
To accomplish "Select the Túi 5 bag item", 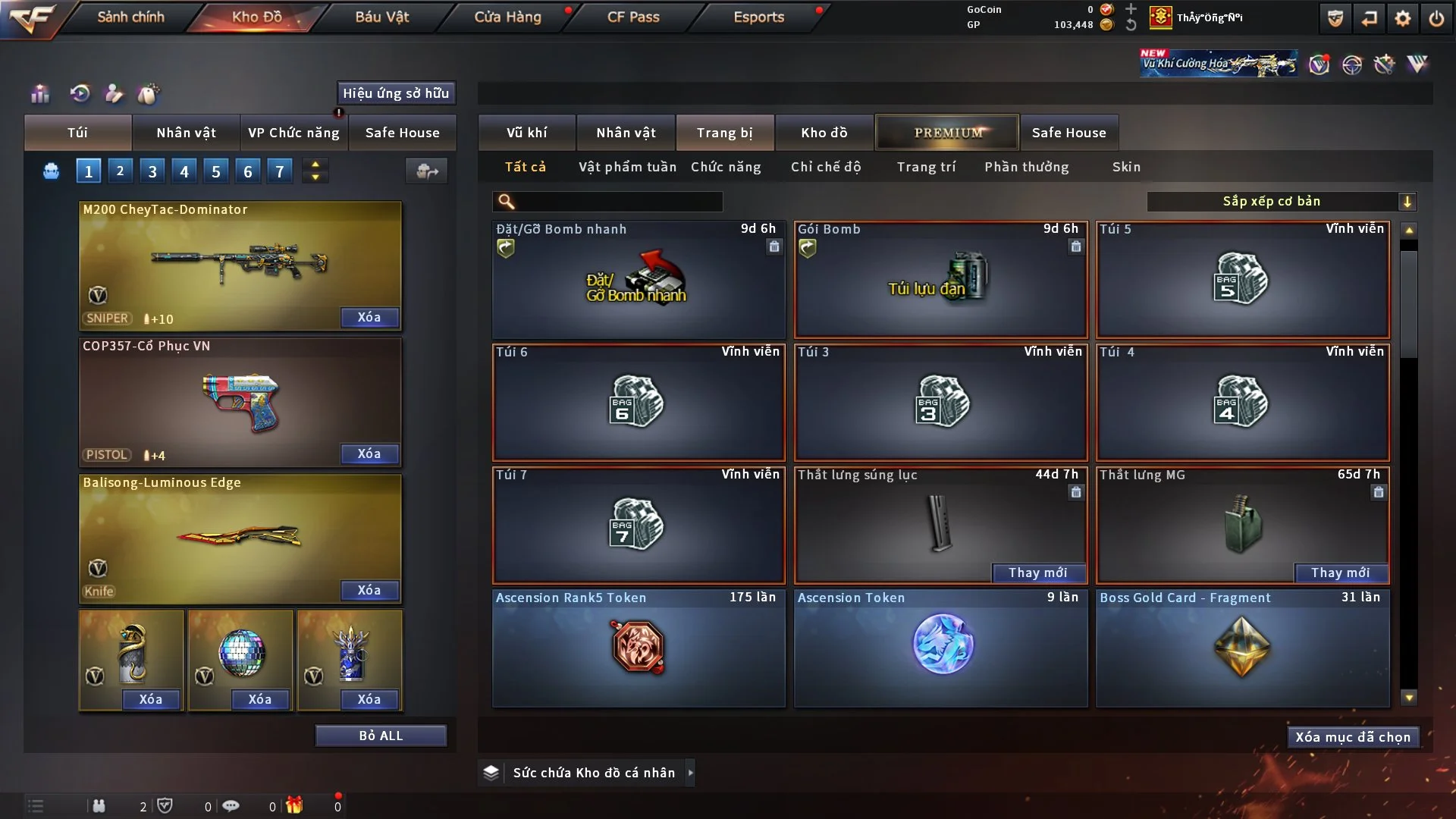I will pyautogui.click(x=1242, y=279).
